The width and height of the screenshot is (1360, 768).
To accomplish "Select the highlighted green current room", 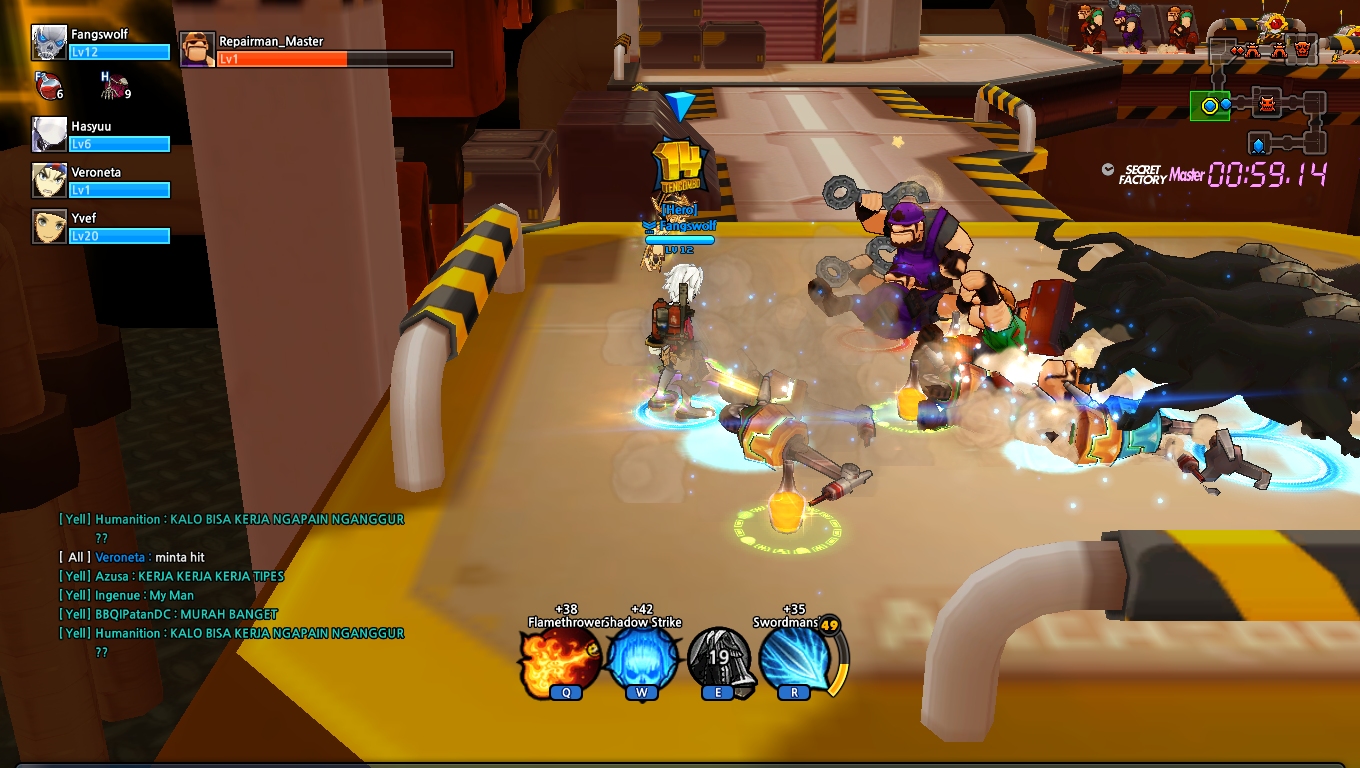I will 1210,105.
